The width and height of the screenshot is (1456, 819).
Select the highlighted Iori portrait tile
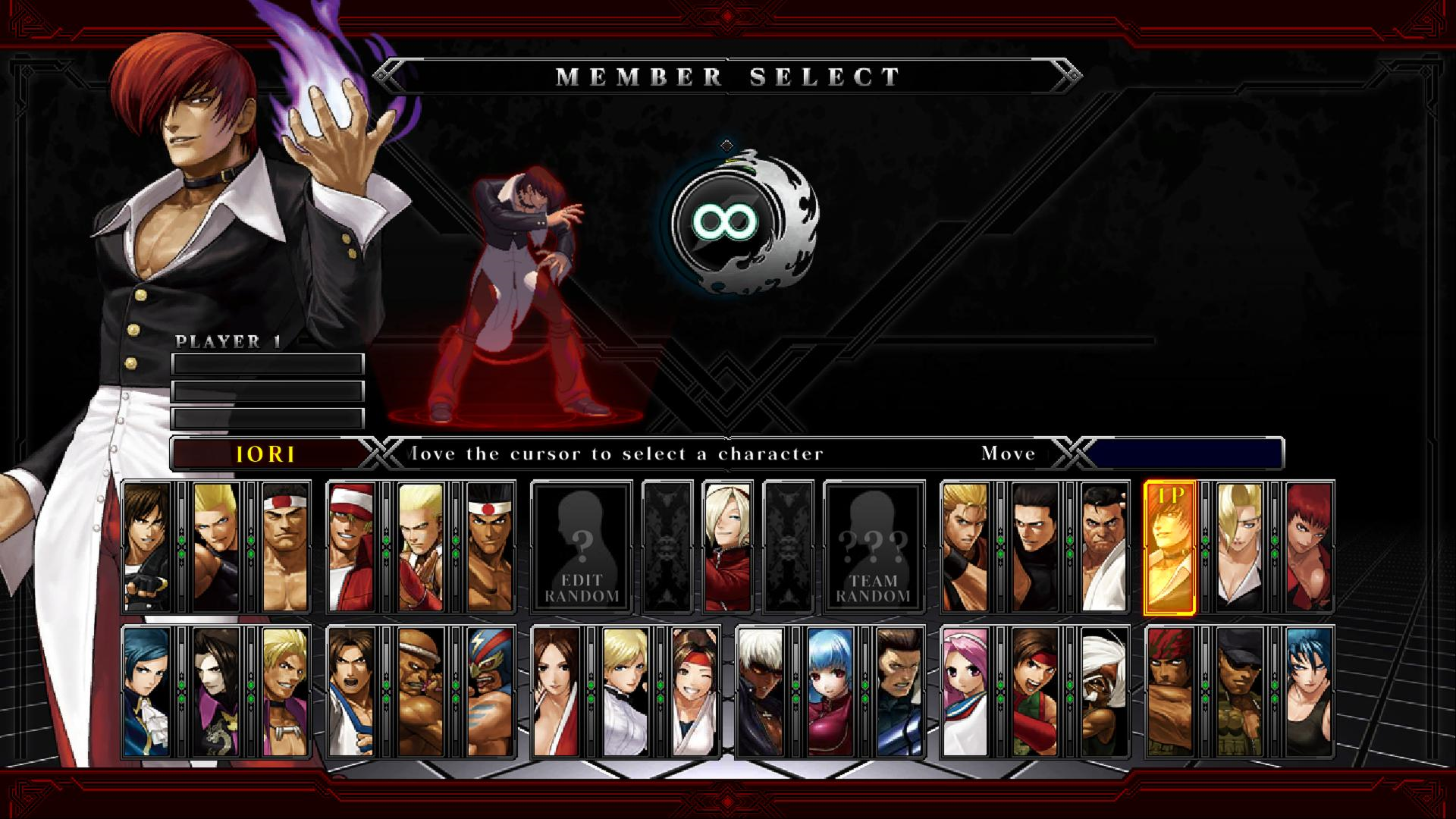1169,547
